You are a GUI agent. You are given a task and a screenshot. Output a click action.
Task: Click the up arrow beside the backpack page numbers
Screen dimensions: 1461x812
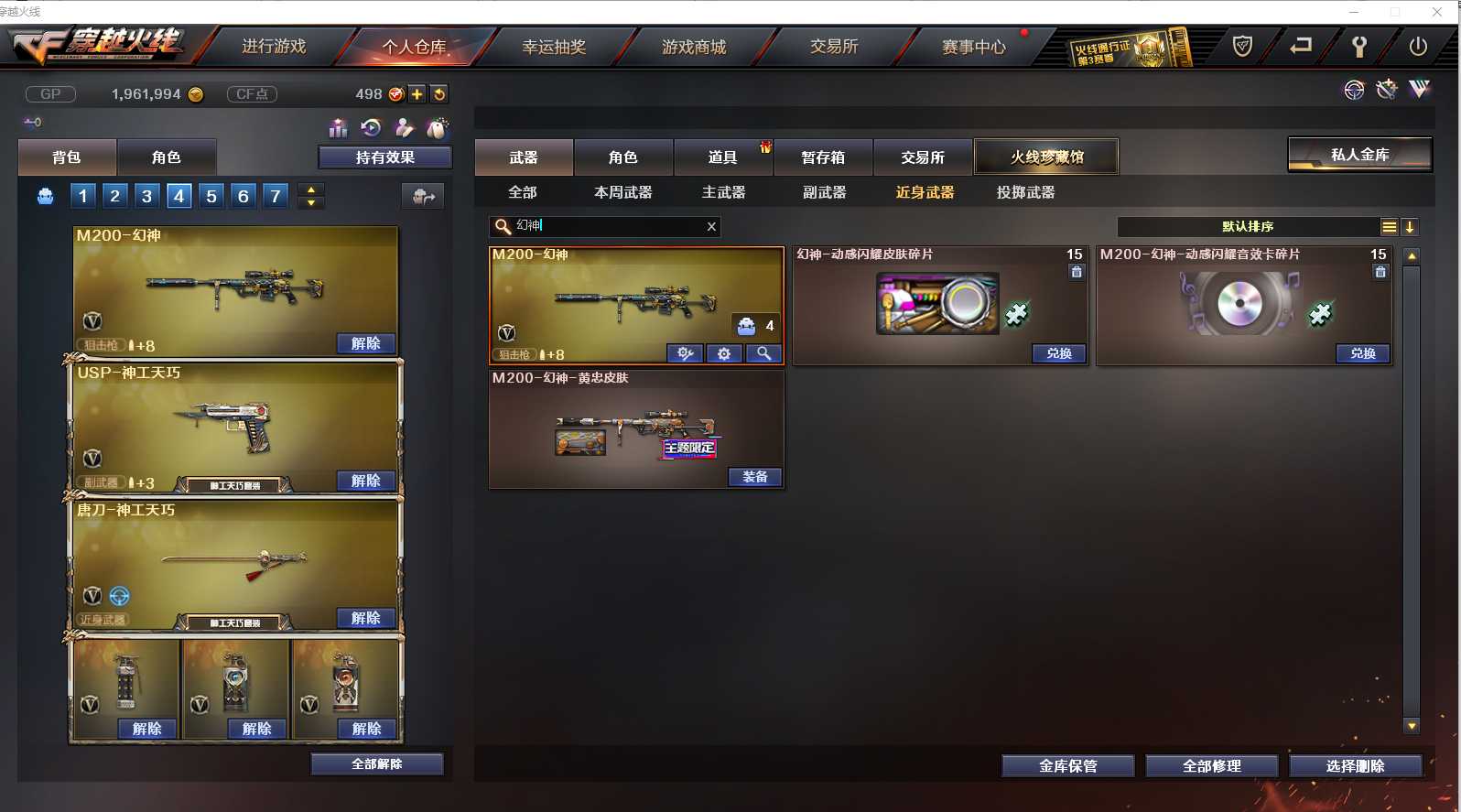pyautogui.click(x=309, y=189)
